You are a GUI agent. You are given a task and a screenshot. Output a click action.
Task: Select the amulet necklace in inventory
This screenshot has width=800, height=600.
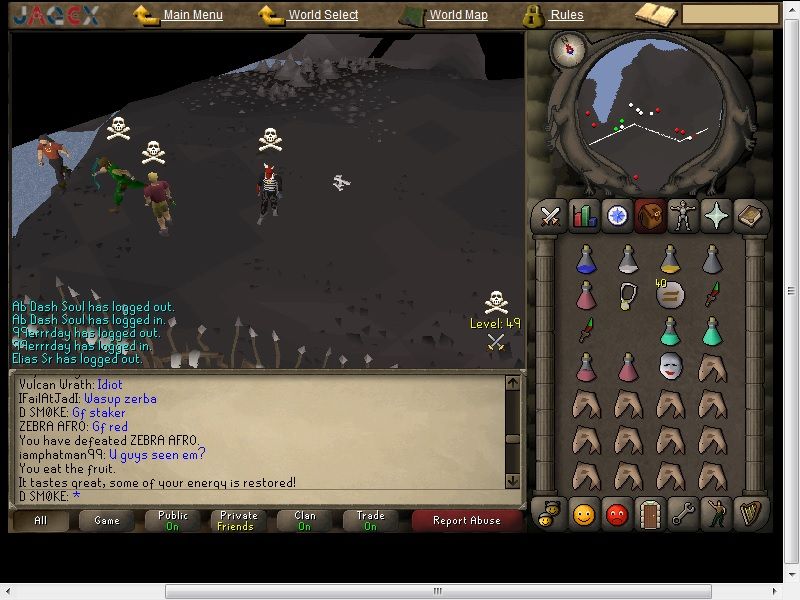pyautogui.click(x=628, y=295)
